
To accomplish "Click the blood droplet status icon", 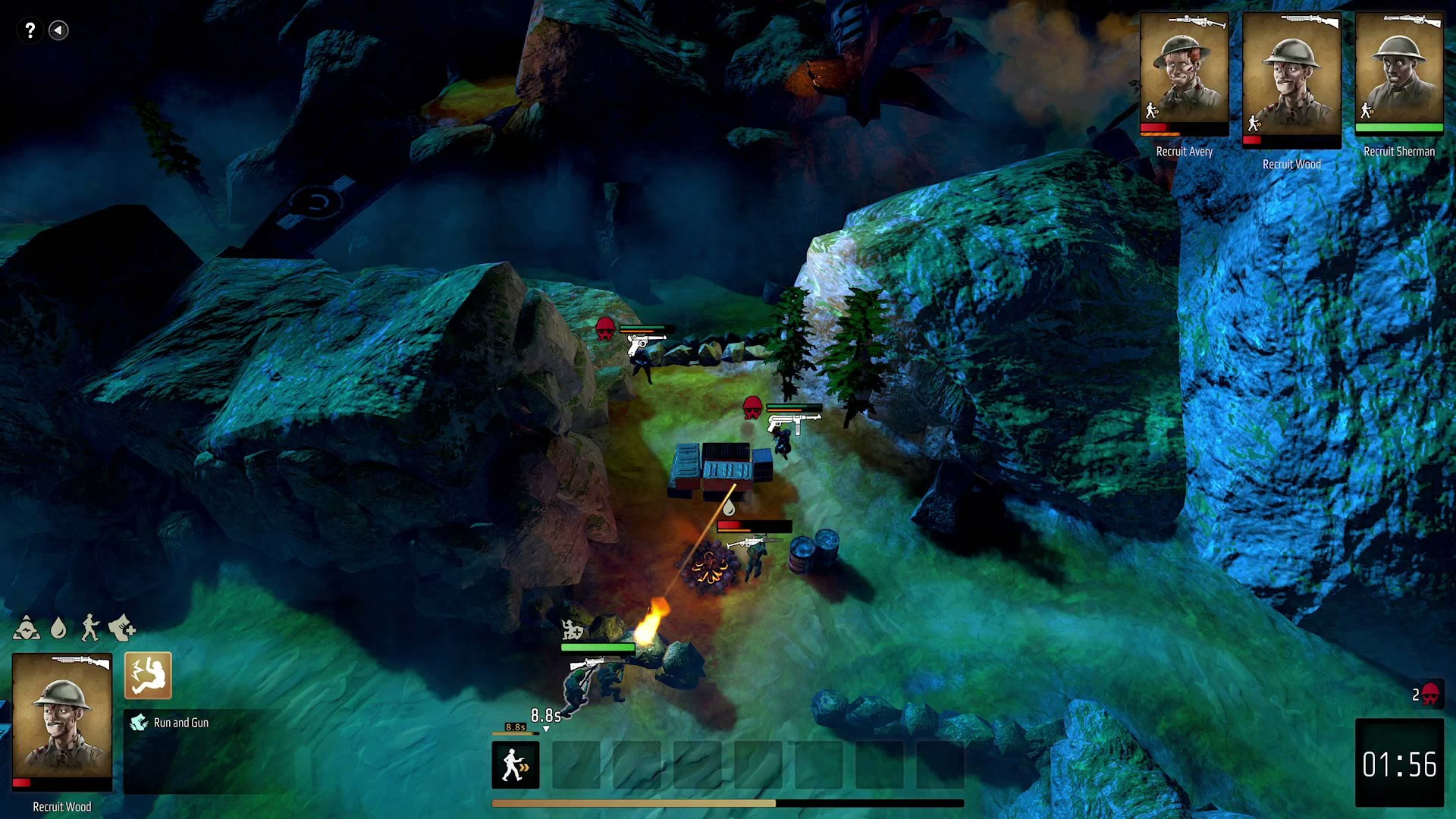I will point(58,628).
